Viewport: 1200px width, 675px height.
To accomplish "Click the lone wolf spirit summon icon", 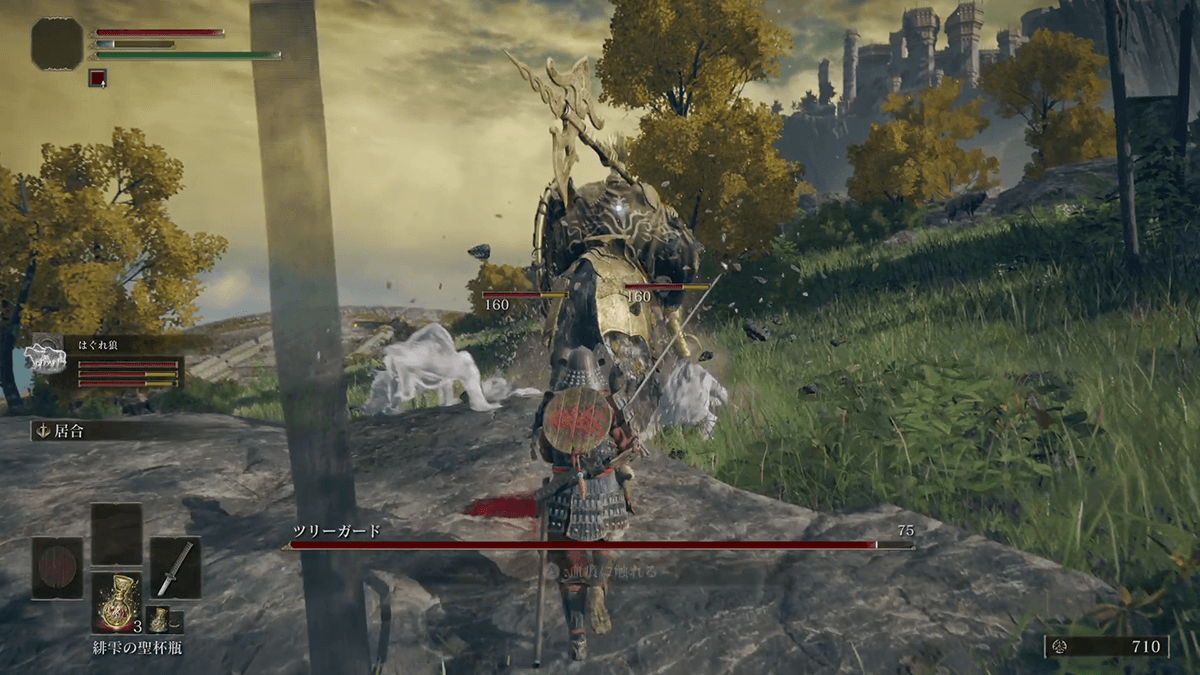I will [x=48, y=358].
